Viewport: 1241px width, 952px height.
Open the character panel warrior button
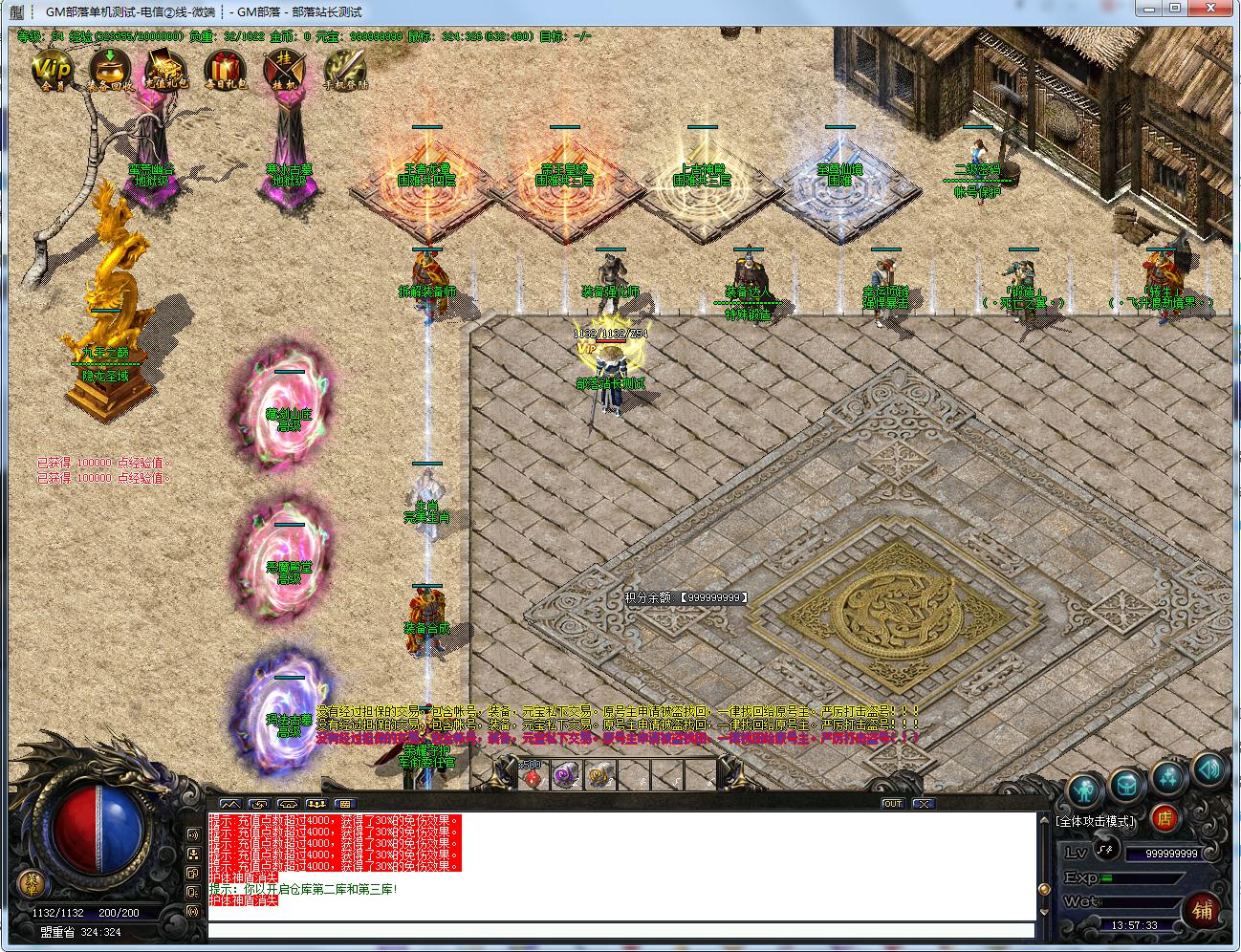1084,790
